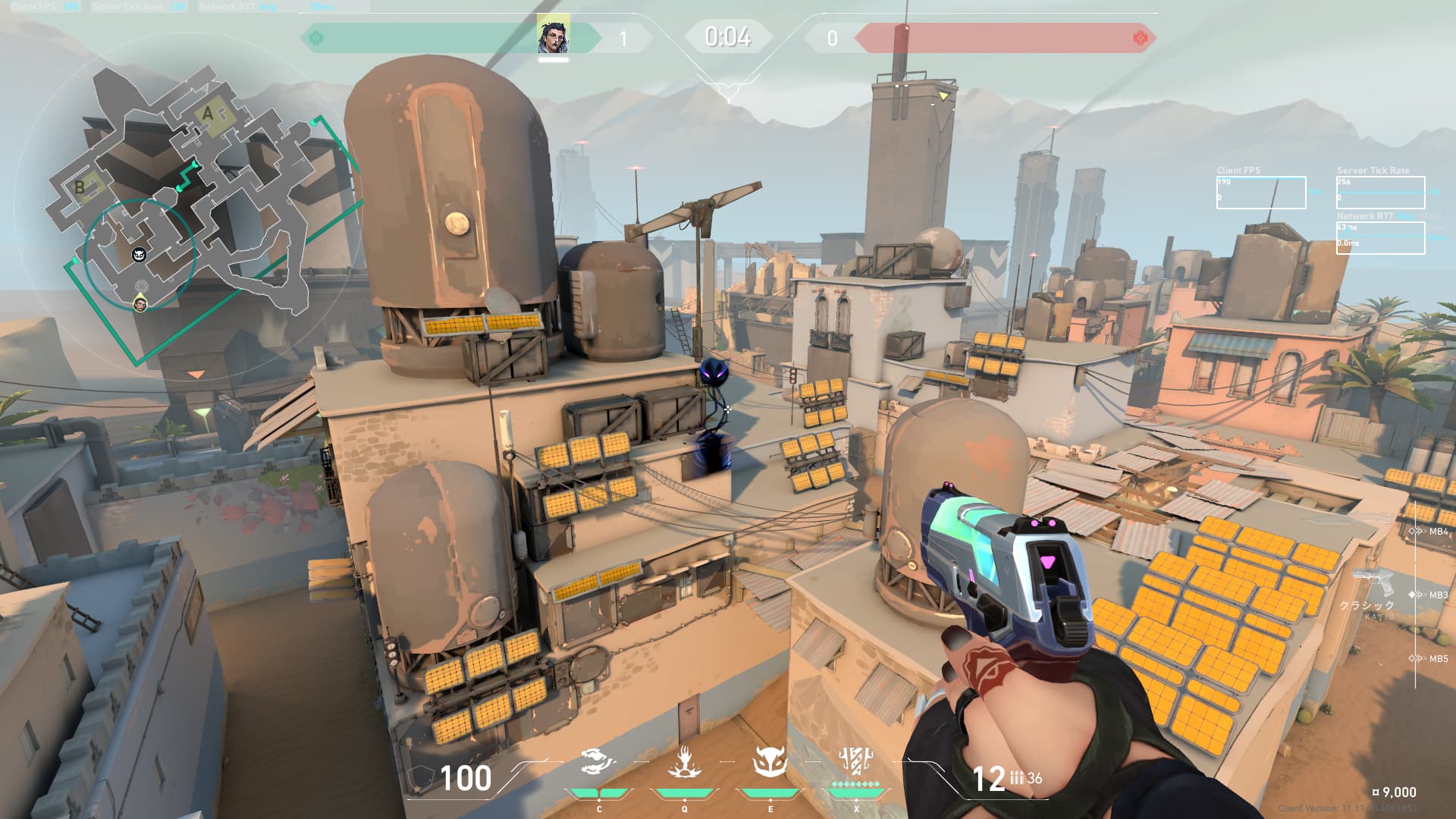Trigger the Nightfall ultimate ability icon
The image size is (1456, 819).
pos(856,761)
